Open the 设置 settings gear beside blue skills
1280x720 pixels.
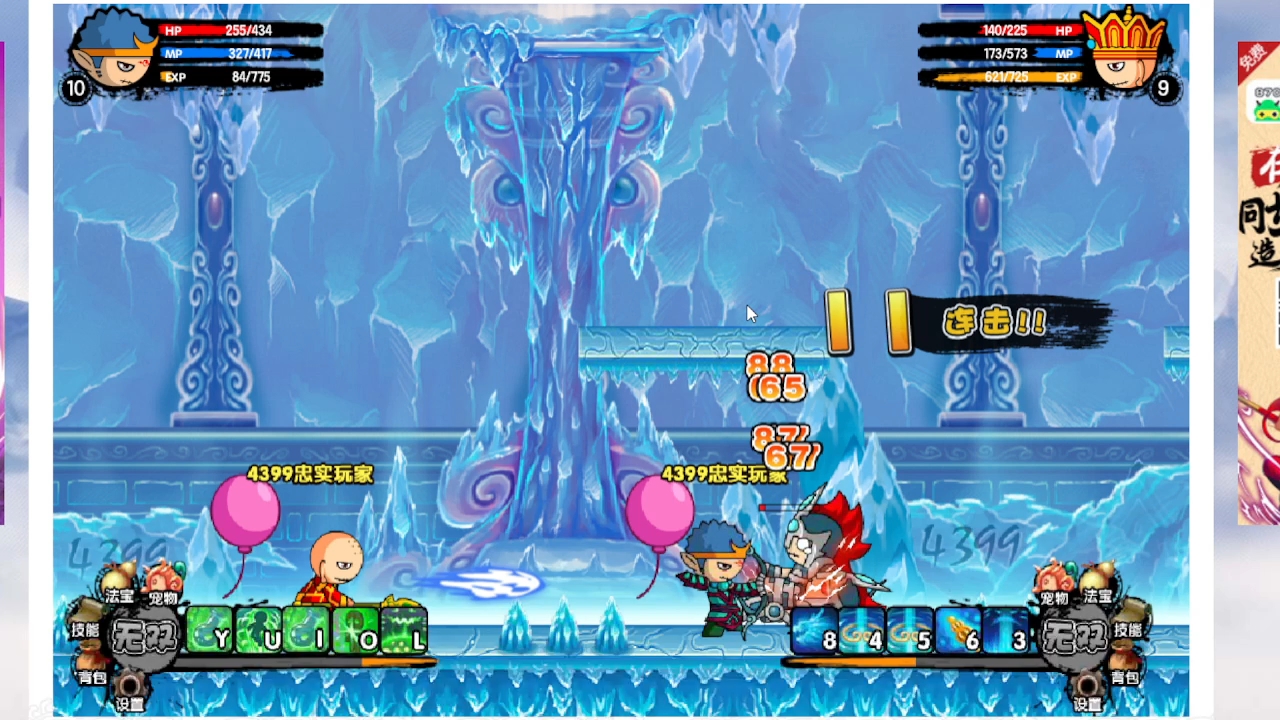(1088, 690)
